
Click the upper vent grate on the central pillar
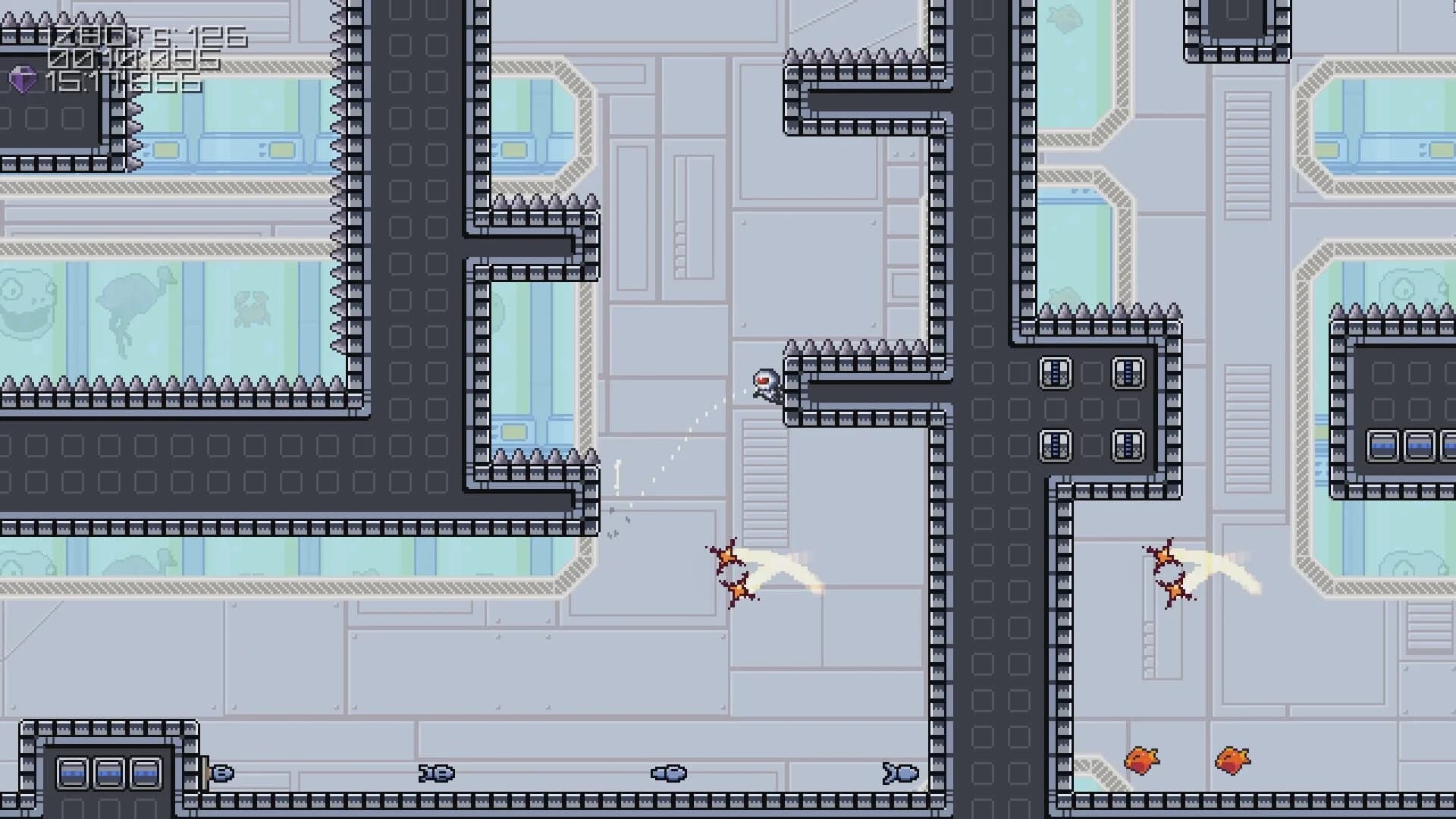tap(1128, 372)
